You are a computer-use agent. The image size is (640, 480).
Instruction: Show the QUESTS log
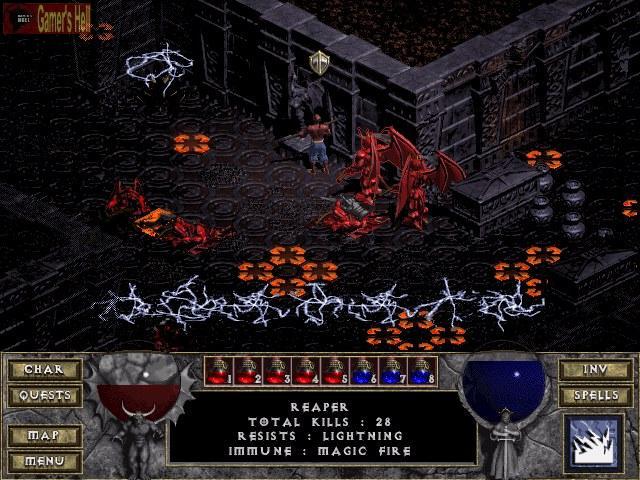[43, 395]
